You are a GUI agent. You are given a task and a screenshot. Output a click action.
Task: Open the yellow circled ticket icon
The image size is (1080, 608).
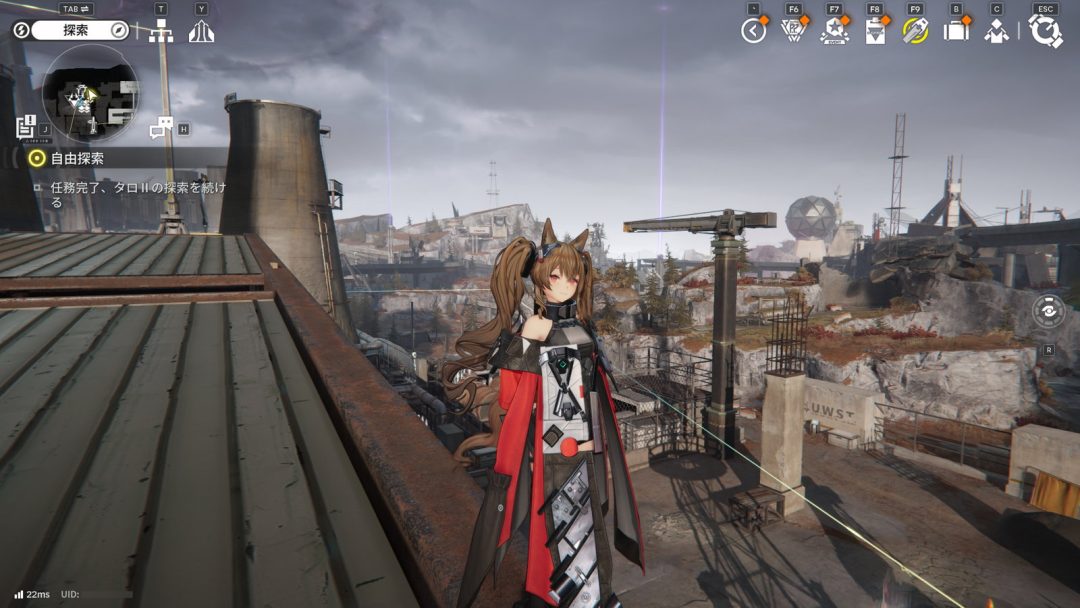[915, 31]
